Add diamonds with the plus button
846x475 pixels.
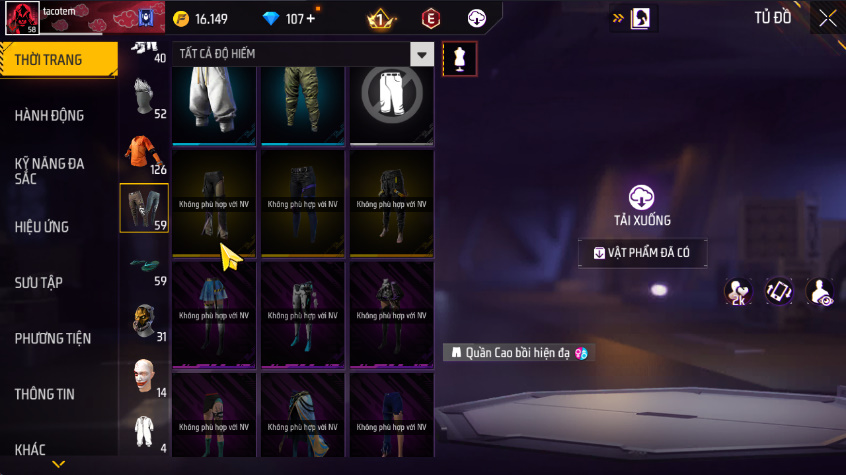pos(309,19)
